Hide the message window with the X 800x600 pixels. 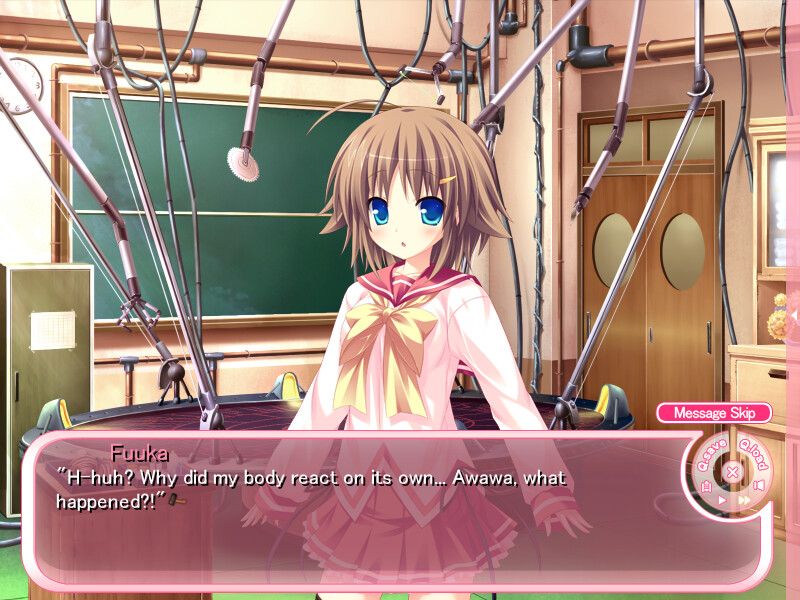pyautogui.click(x=732, y=471)
